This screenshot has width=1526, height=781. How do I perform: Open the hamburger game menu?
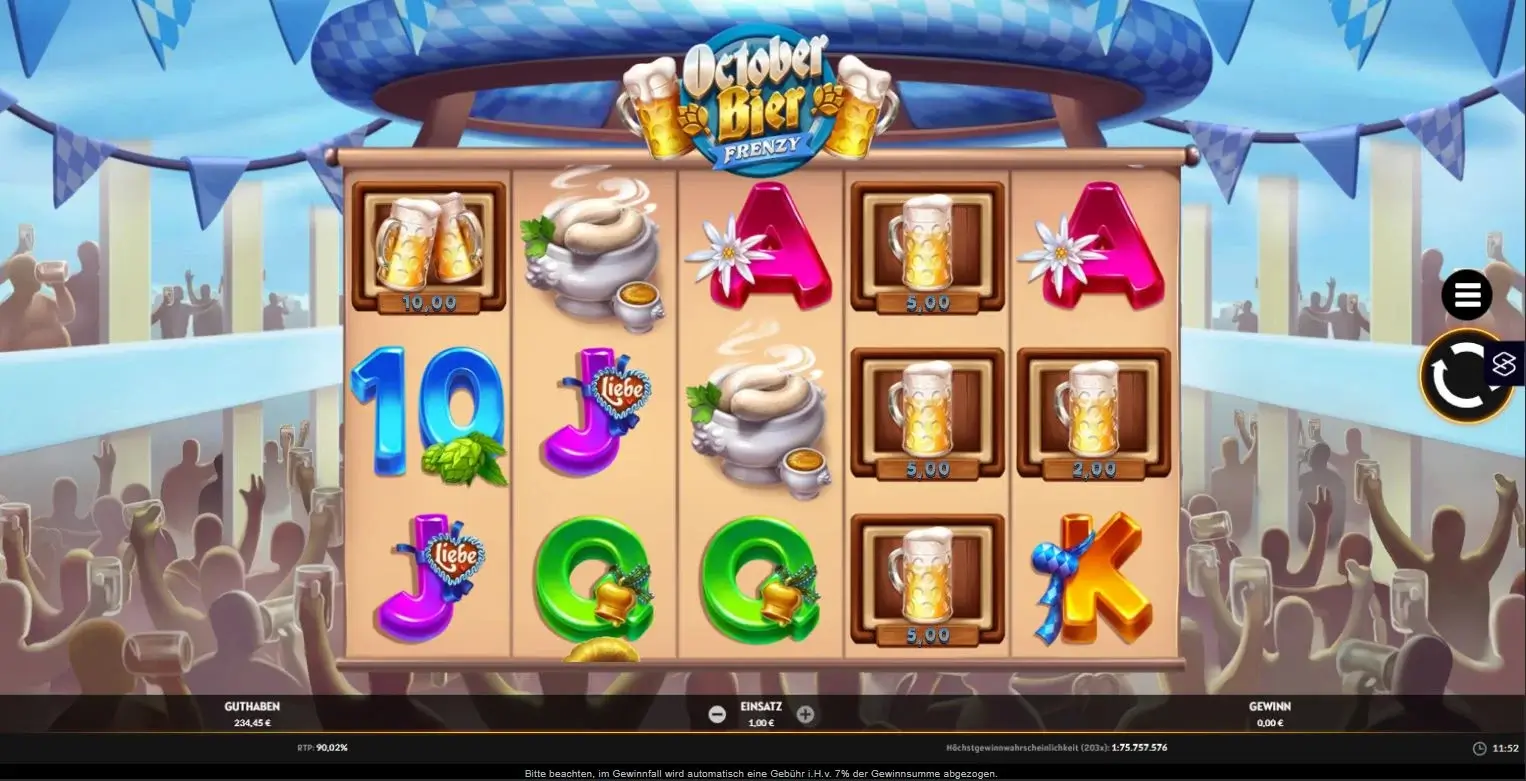(x=1466, y=294)
